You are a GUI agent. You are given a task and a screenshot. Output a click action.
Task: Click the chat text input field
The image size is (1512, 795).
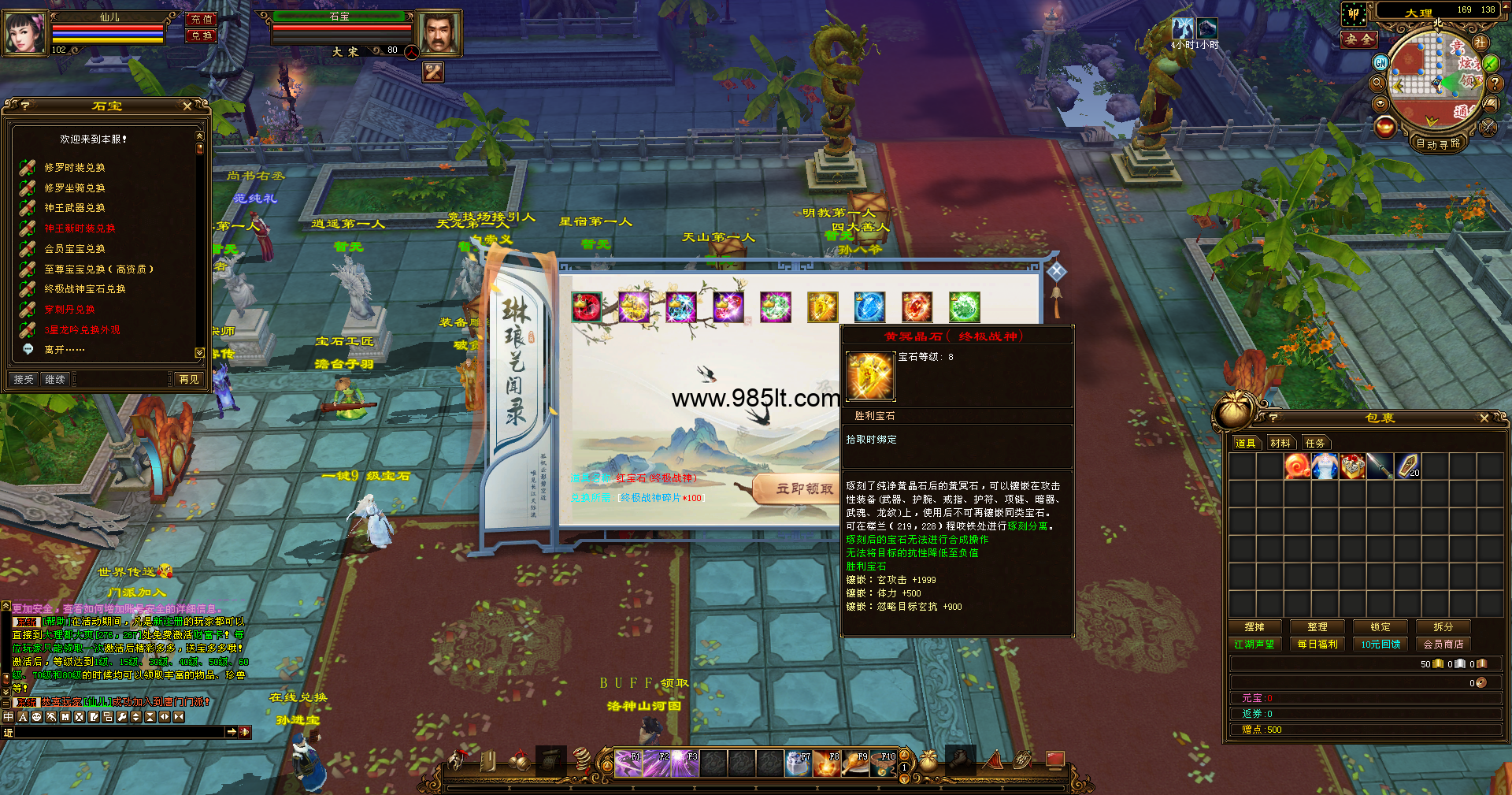120,733
